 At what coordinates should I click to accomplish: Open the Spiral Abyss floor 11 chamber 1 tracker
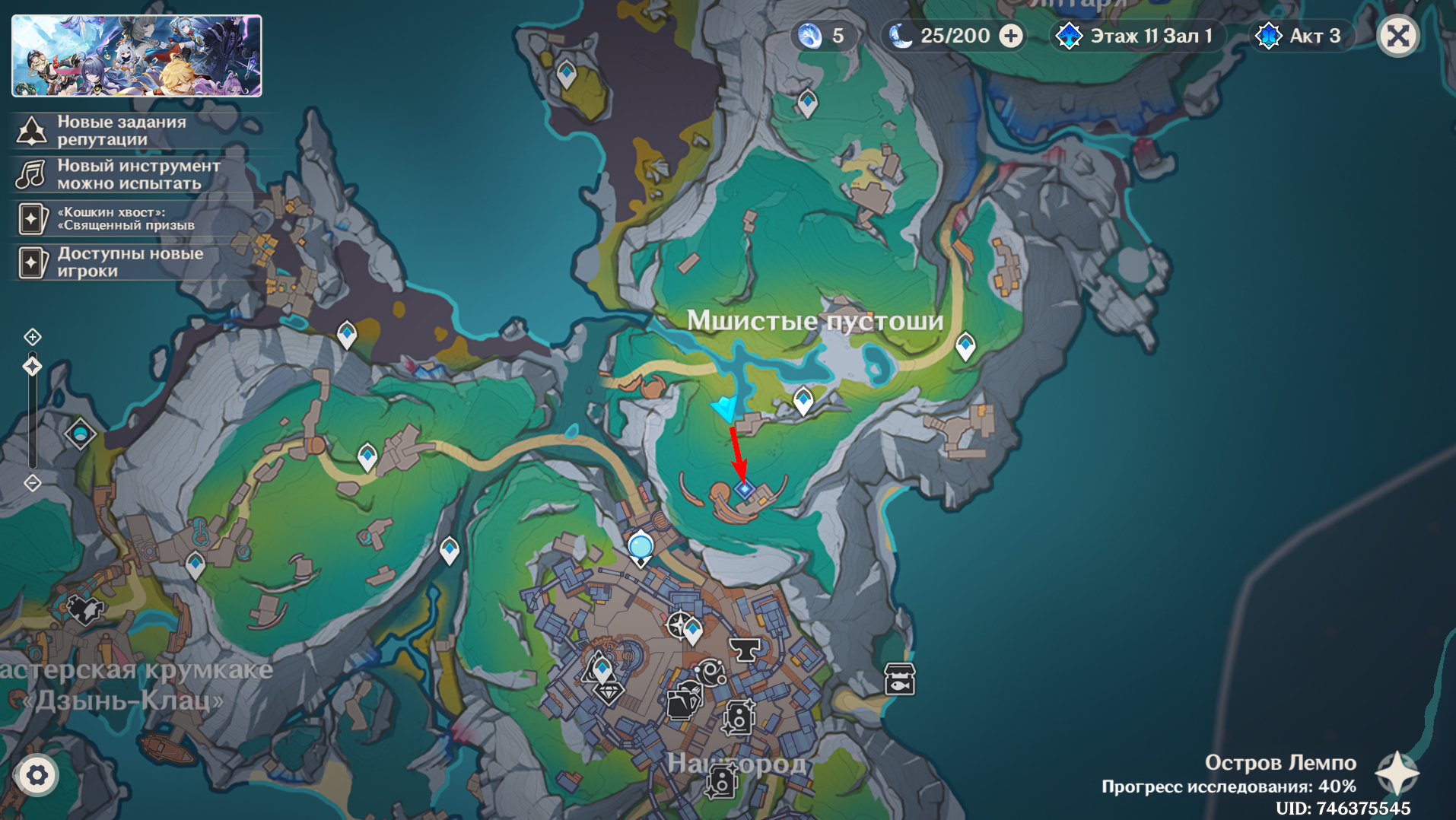coord(1139,36)
